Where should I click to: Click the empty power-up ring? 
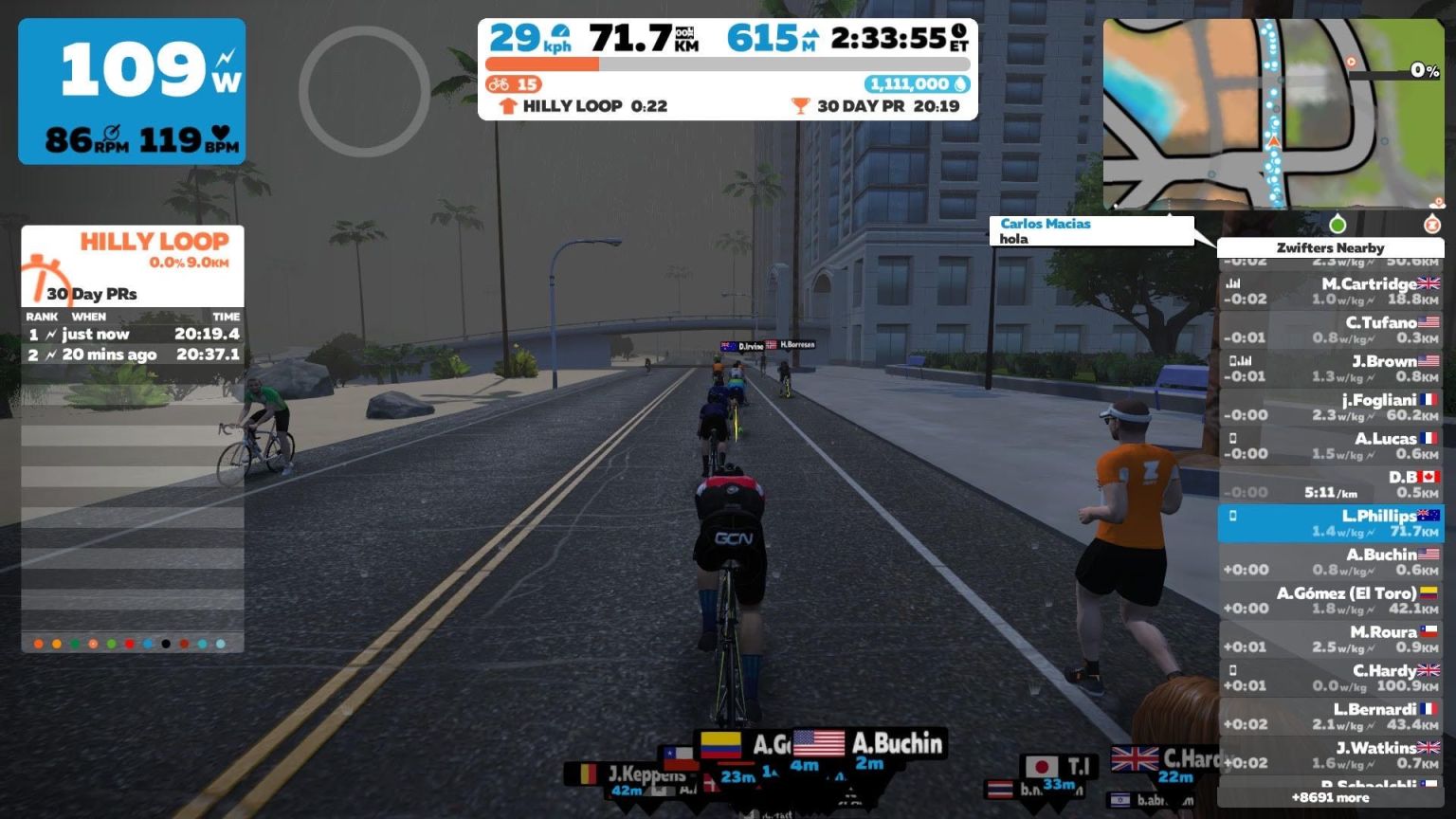click(x=364, y=91)
